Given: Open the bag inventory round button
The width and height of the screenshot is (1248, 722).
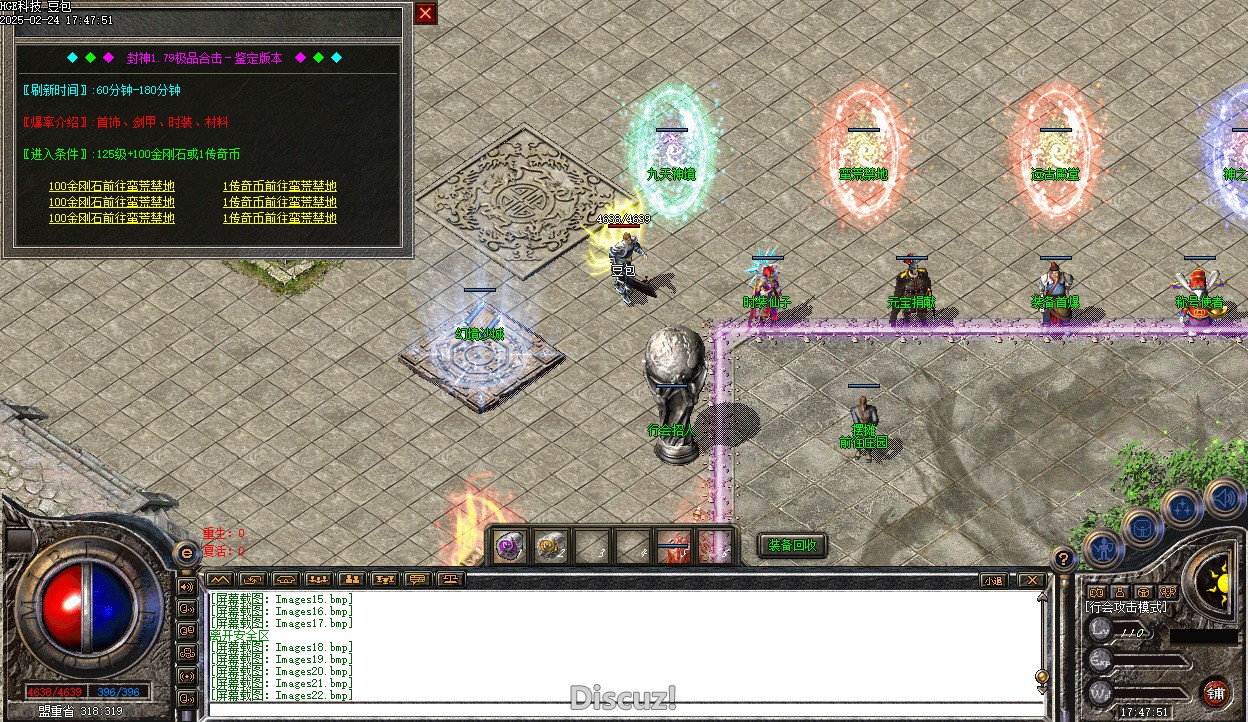Looking at the screenshot, I should click(x=1141, y=527).
